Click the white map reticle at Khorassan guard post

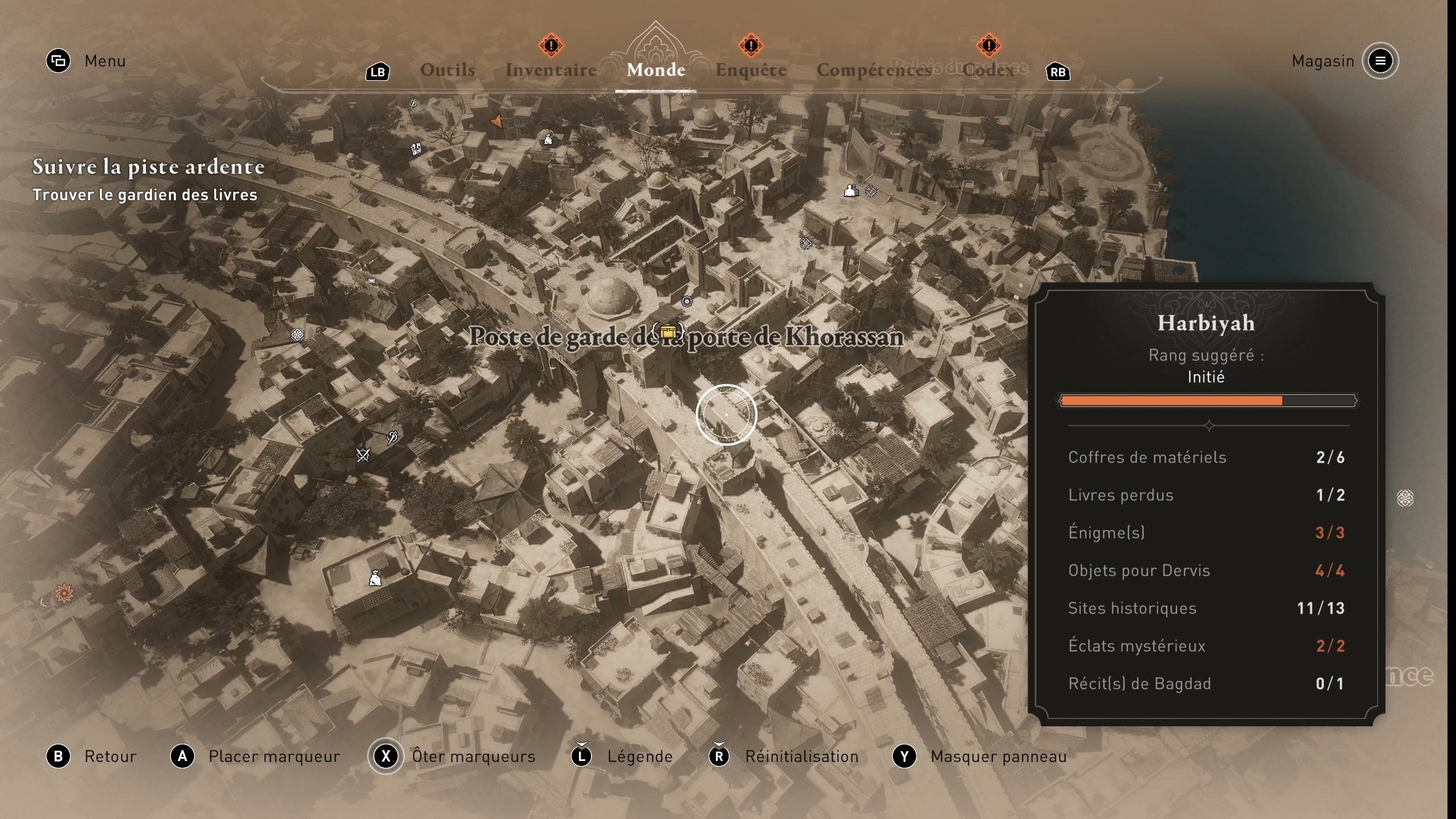click(726, 415)
